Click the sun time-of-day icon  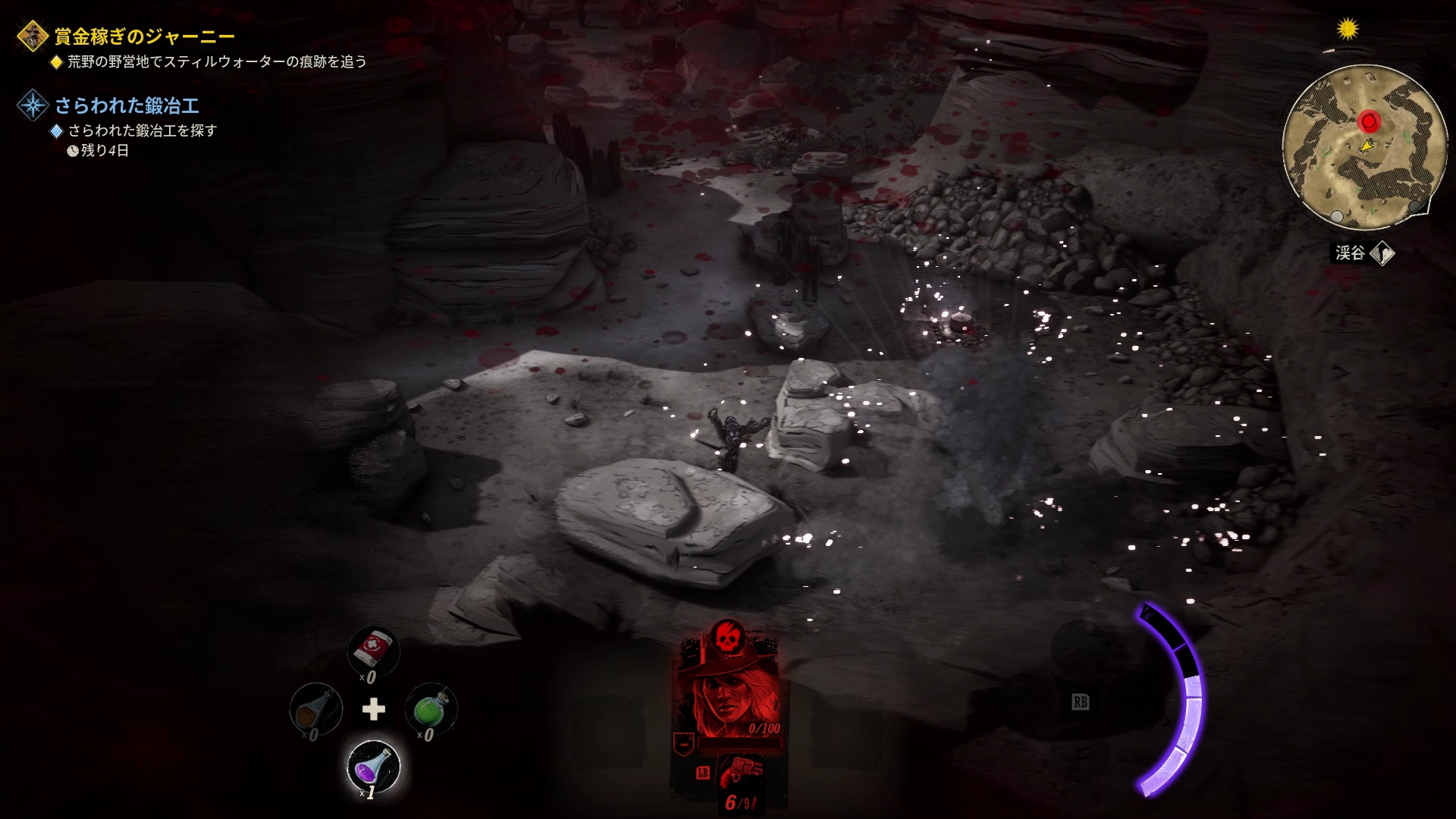[1348, 29]
